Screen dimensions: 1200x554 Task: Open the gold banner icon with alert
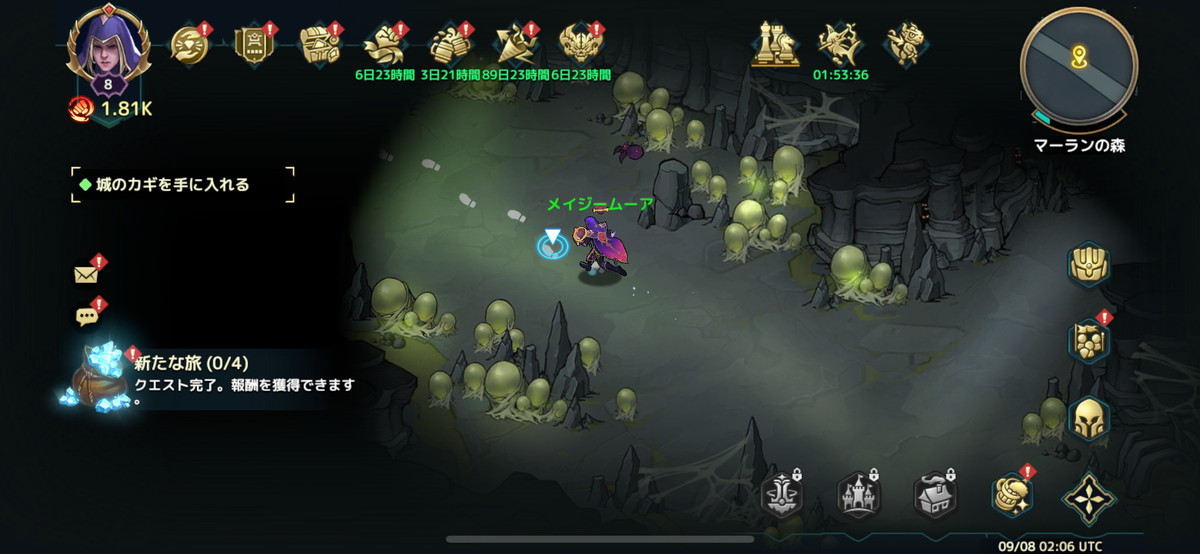click(x=254, y=44)
